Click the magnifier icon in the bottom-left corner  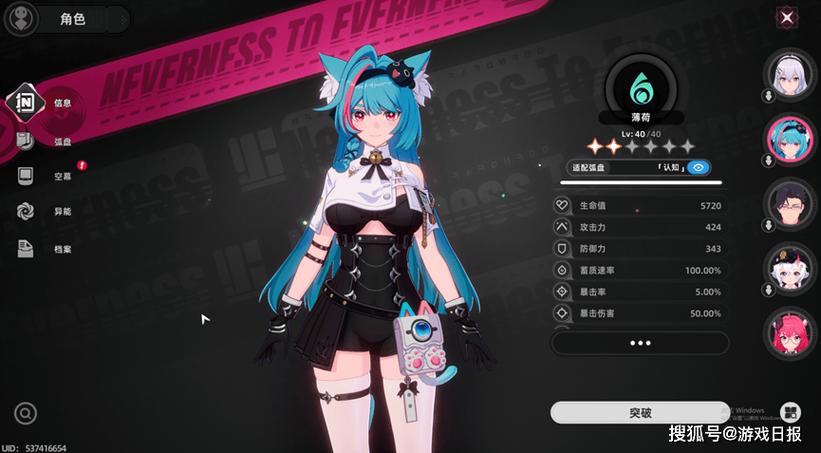coord(26,412)
